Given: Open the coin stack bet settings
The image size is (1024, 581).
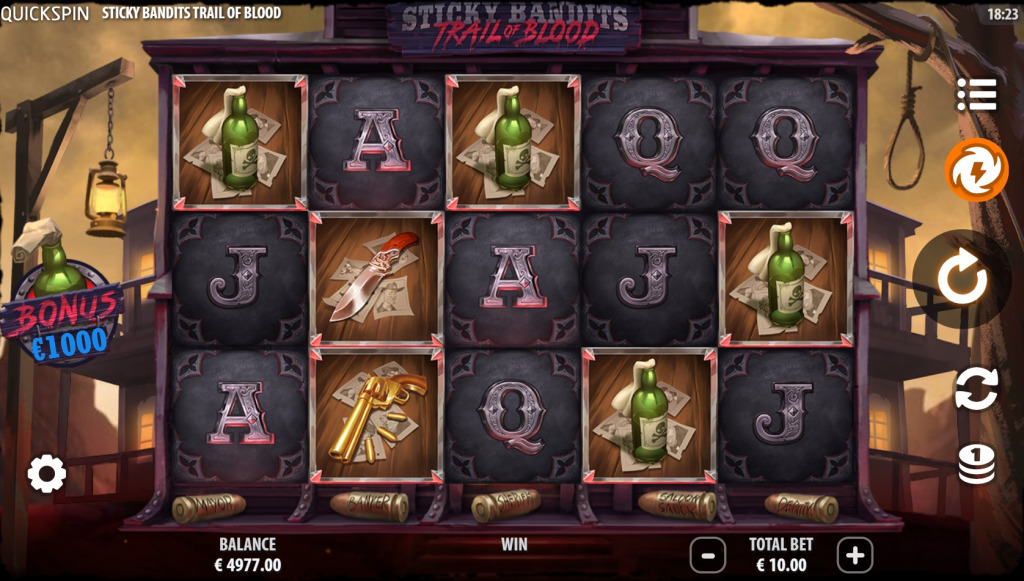Looking at the screenshot, I should click(976, 463).
